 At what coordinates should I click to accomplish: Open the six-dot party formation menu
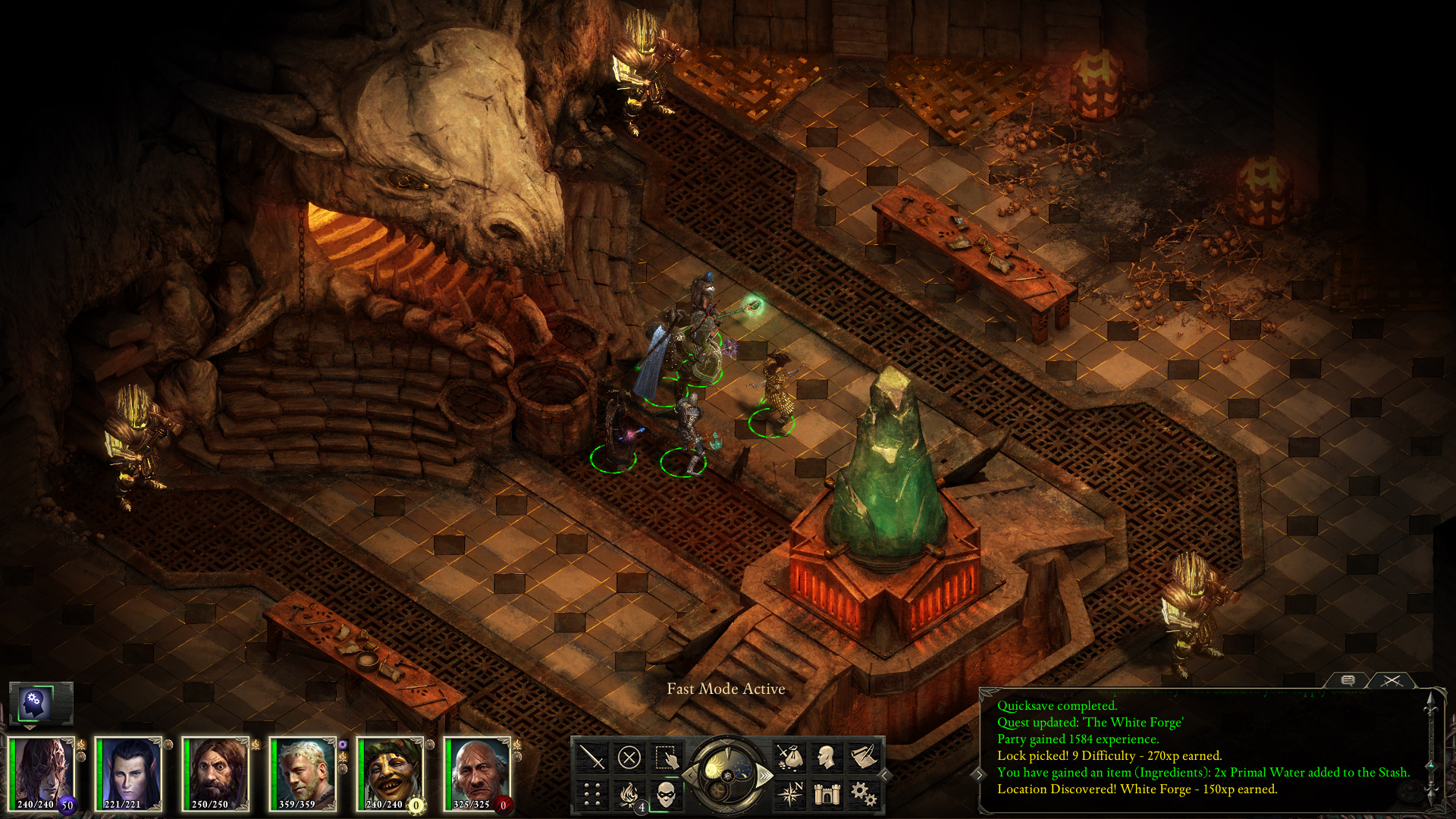(x=591, y=794)
